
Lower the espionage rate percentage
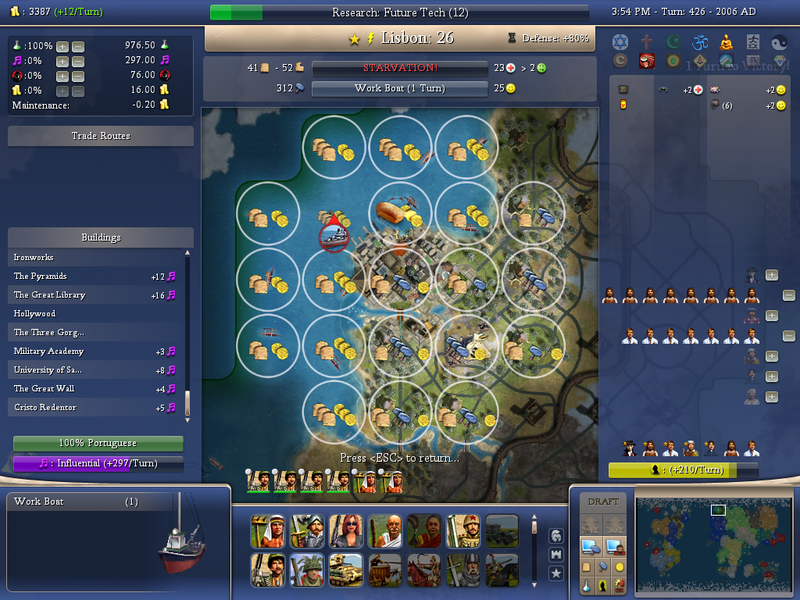coord(78,75)
